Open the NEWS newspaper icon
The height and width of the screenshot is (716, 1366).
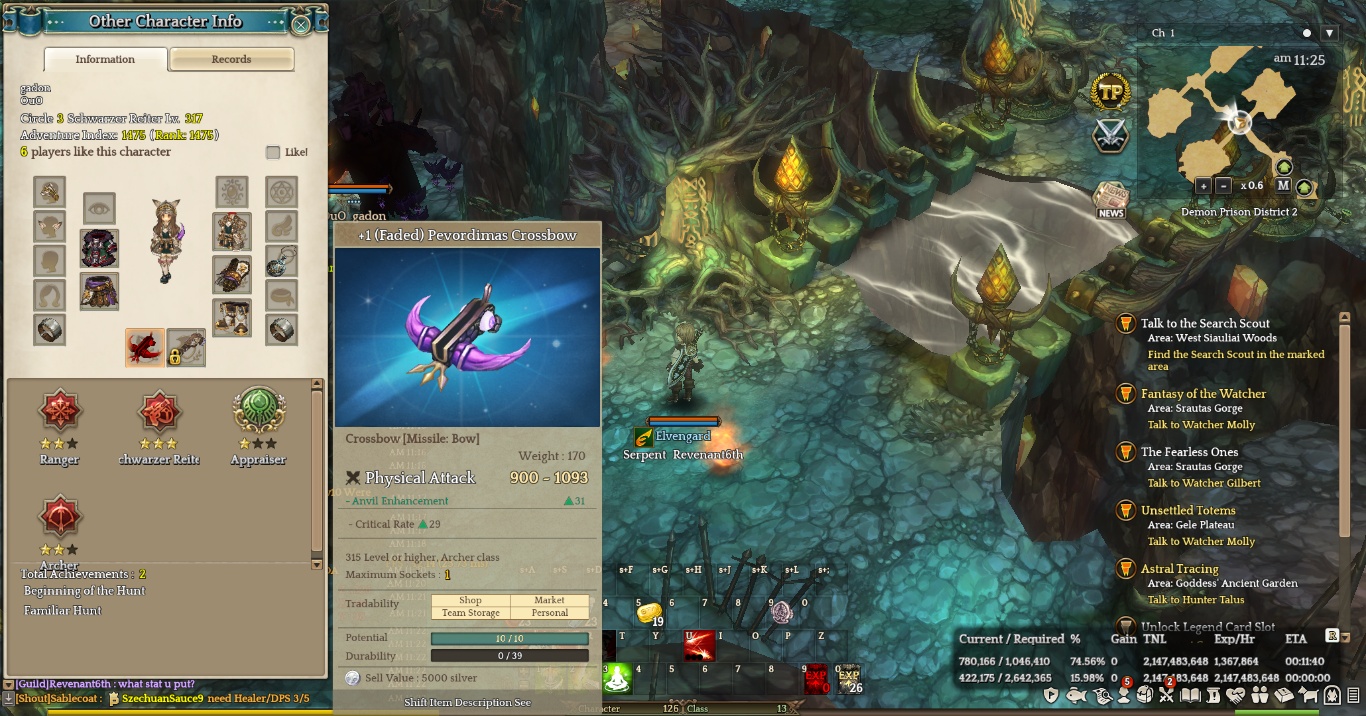pyautogui.click(x=1110, y=200)
